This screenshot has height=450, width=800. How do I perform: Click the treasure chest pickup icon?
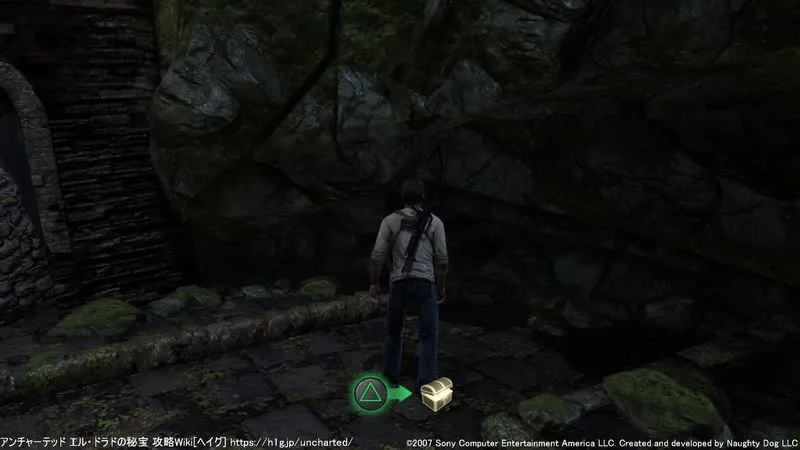(x=435, y=393)
